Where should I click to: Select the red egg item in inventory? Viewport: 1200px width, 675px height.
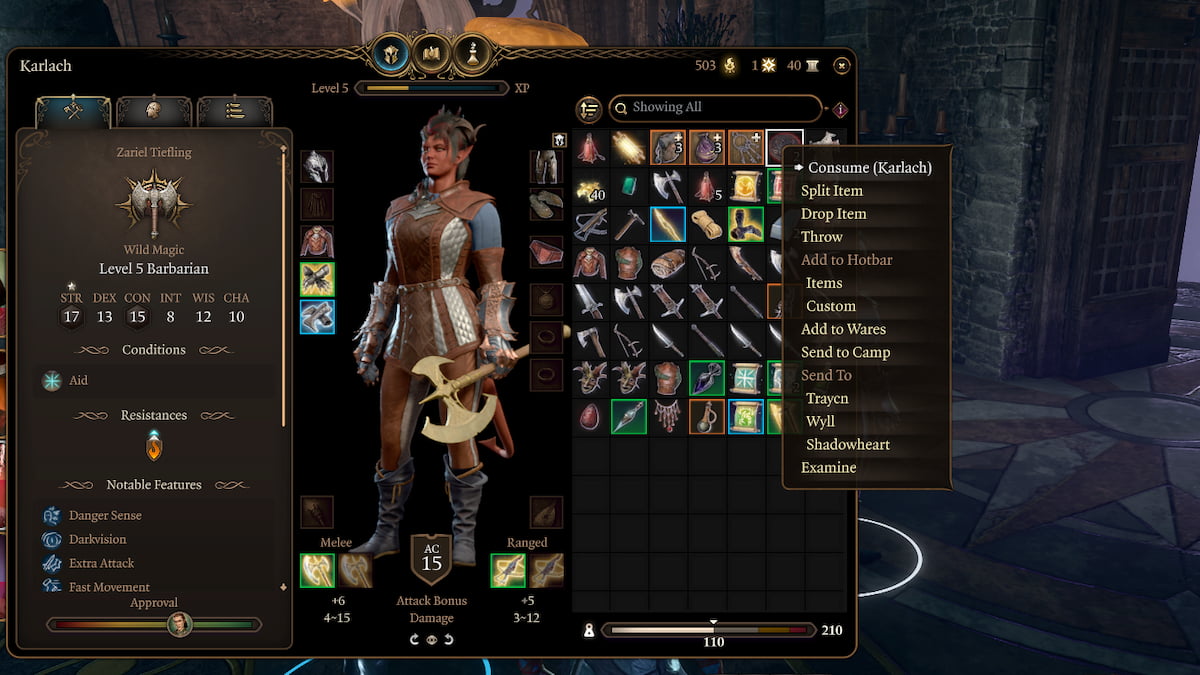pos(590,416)
